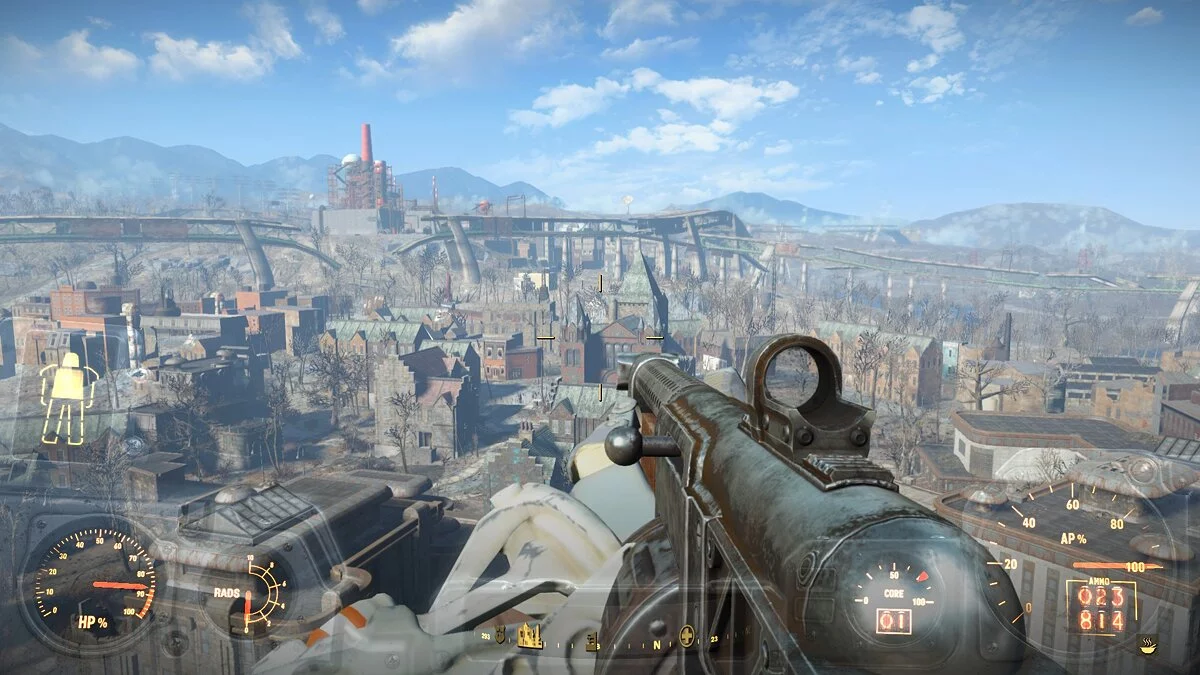Viewport: 1200px width, 675px height.
Task: Select the city skyline compass marker
Action: [x=529, y=636]
